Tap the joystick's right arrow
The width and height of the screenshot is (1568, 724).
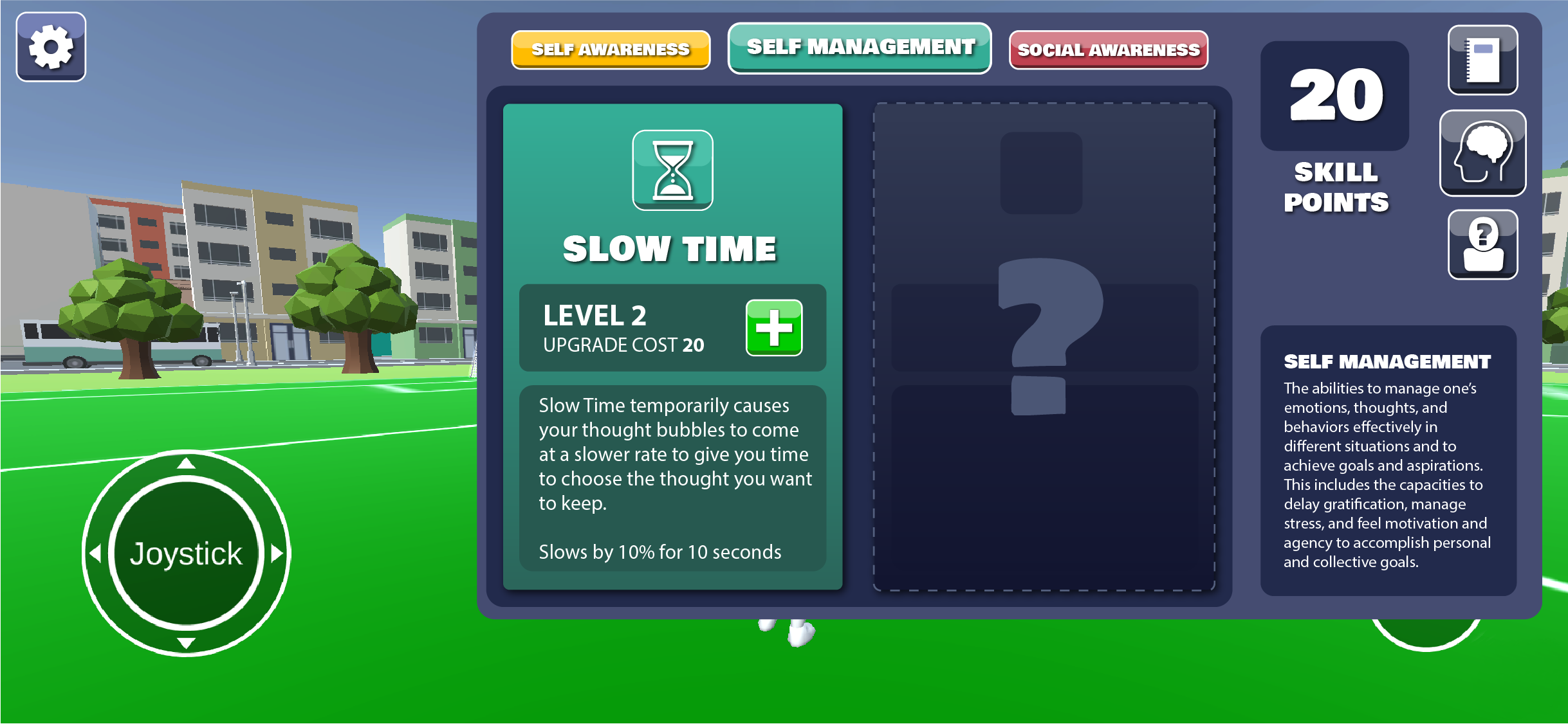(x=277, y=553)
